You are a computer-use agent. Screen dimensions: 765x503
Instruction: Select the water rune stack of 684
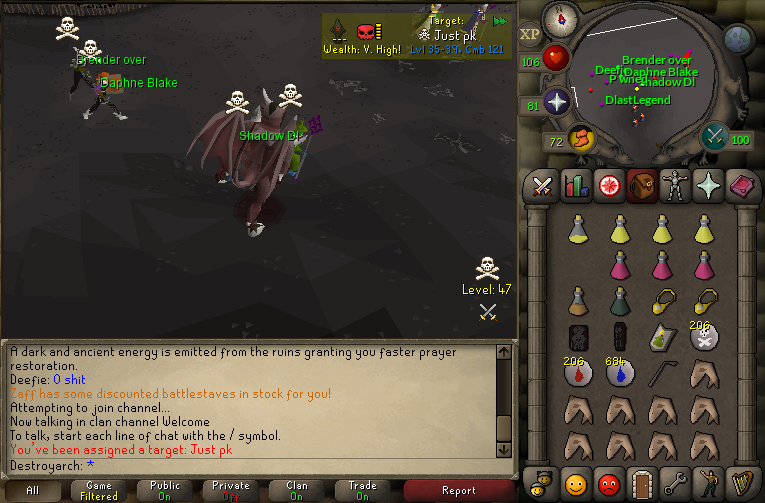[620, 374]
